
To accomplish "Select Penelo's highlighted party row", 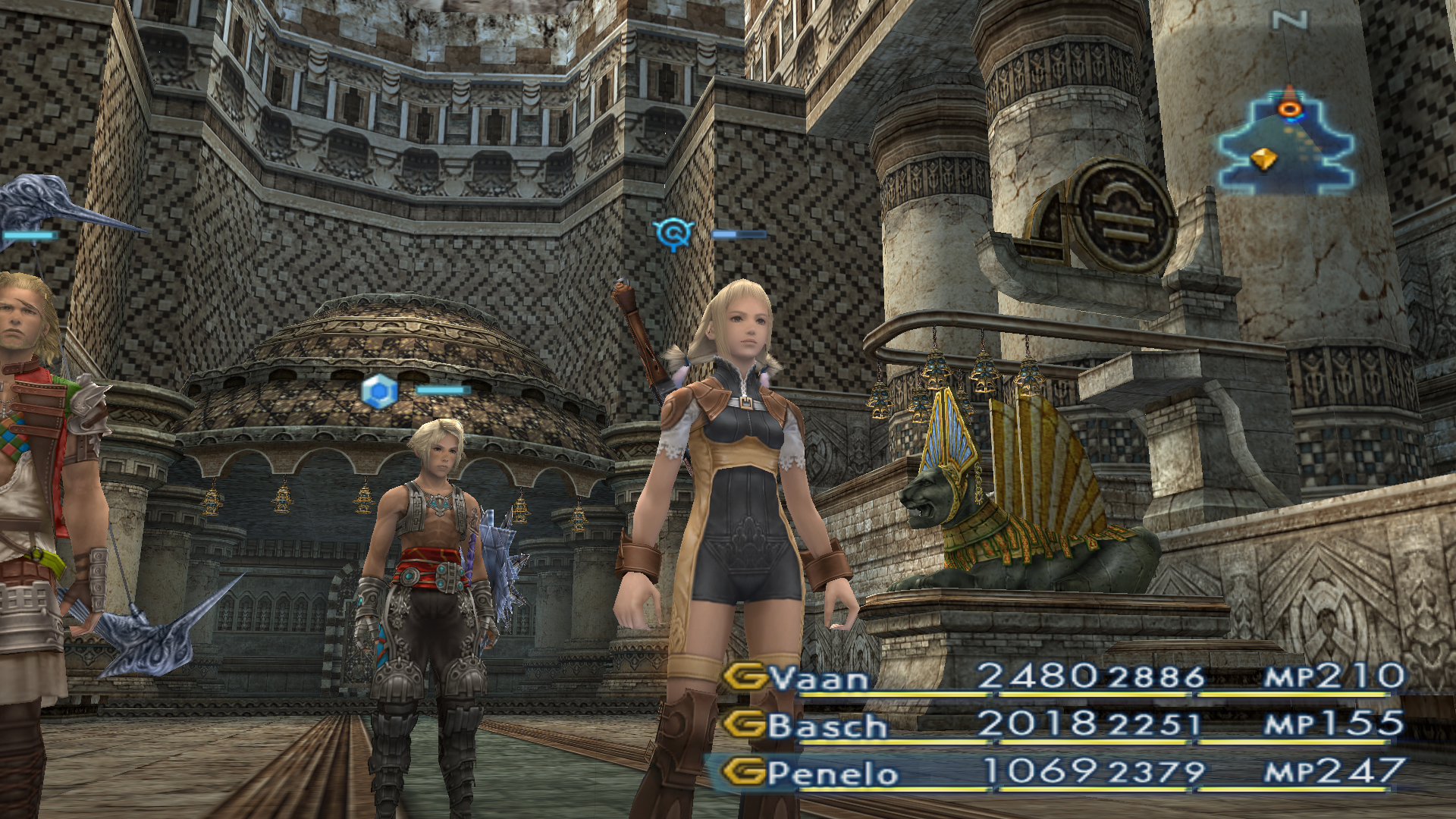I will [x=832, y=773].
